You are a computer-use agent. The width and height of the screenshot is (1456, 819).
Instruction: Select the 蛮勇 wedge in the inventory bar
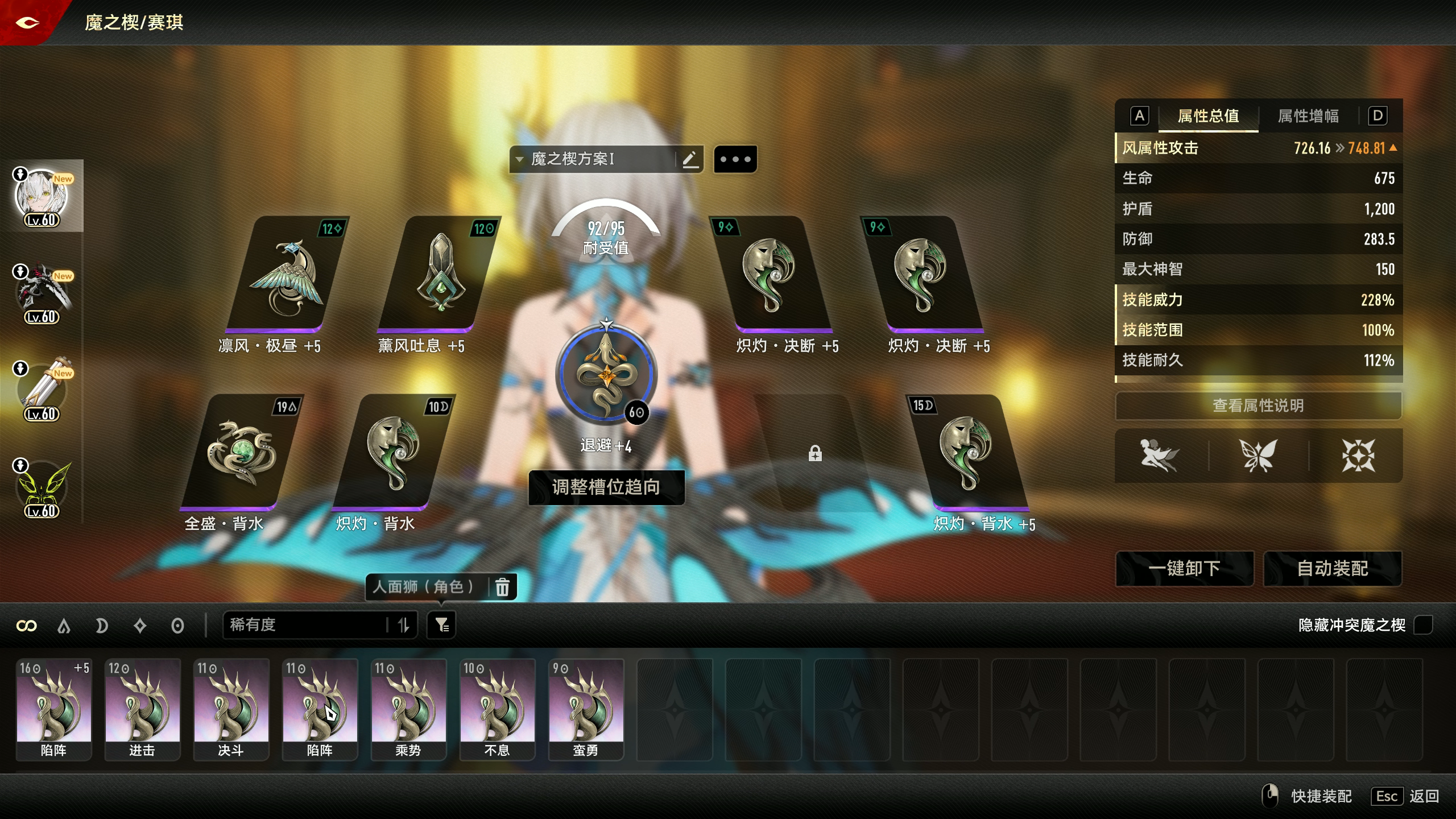[x=586, y=708]
